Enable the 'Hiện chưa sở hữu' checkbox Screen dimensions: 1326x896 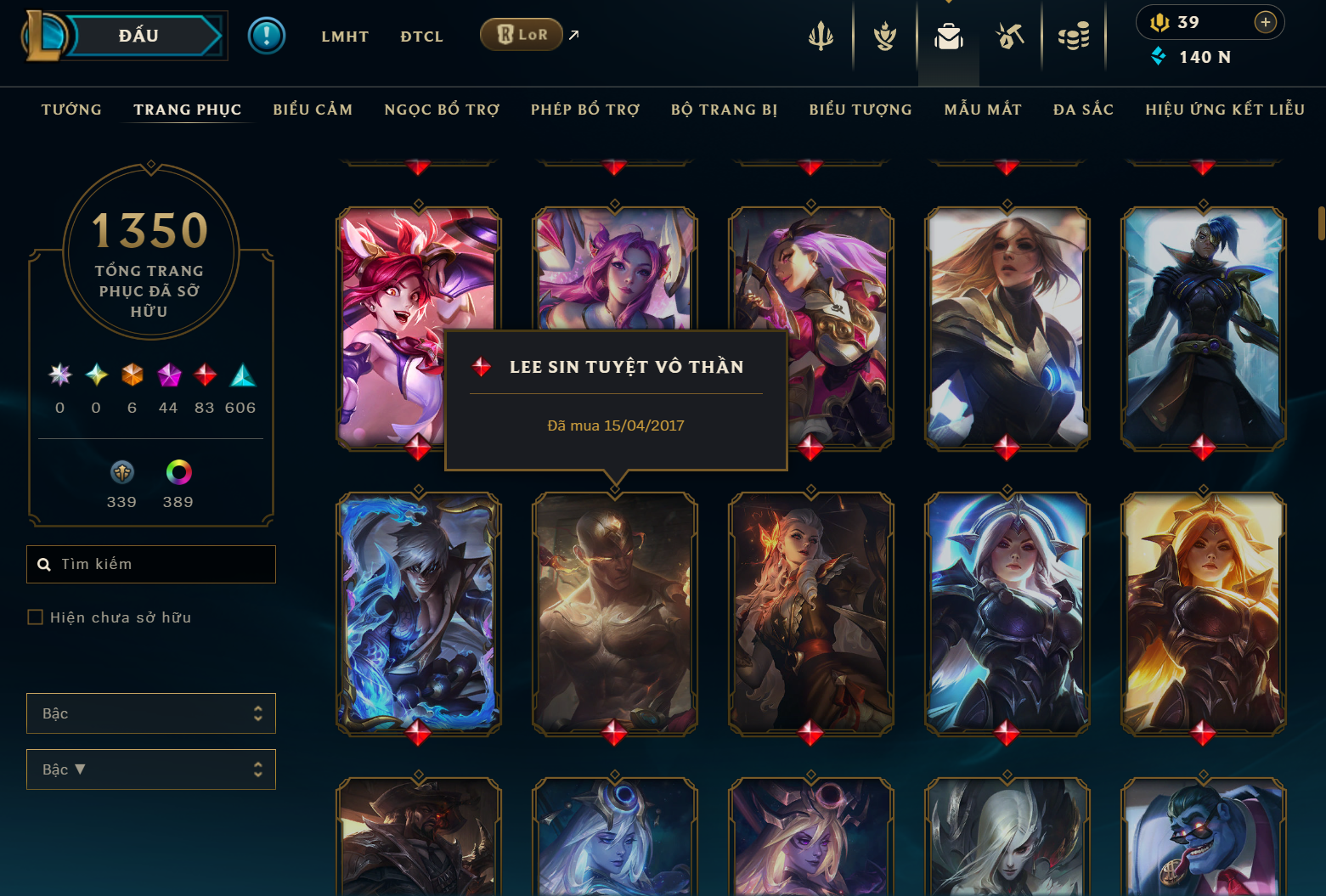coord(35,617)
